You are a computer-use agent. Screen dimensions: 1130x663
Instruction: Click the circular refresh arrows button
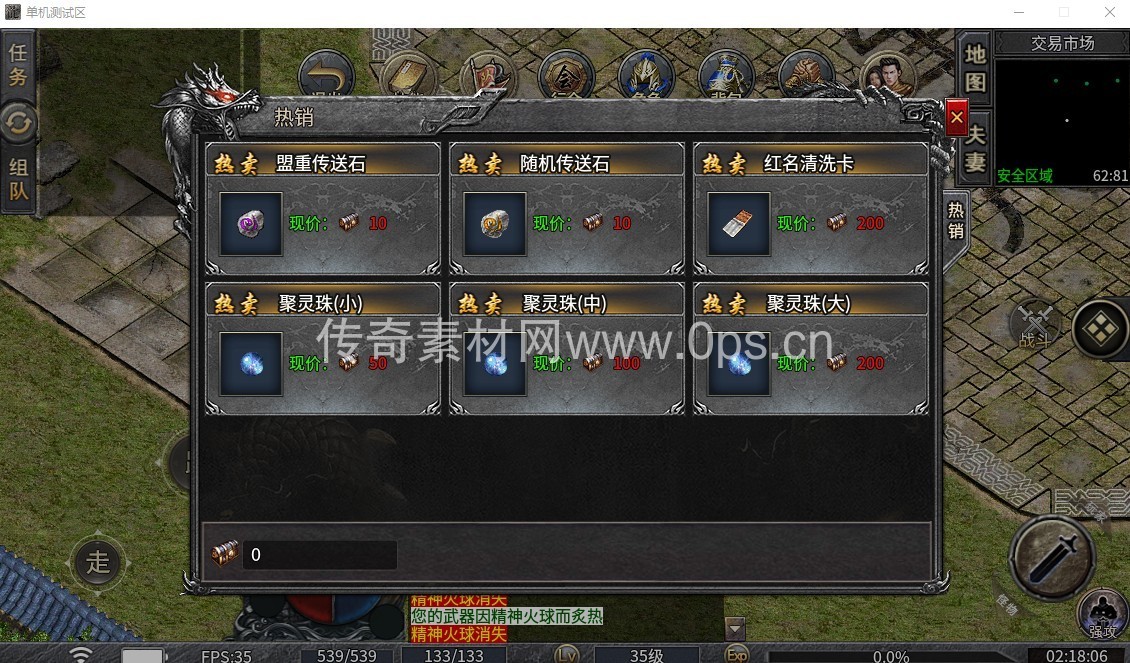pos(18,122)
